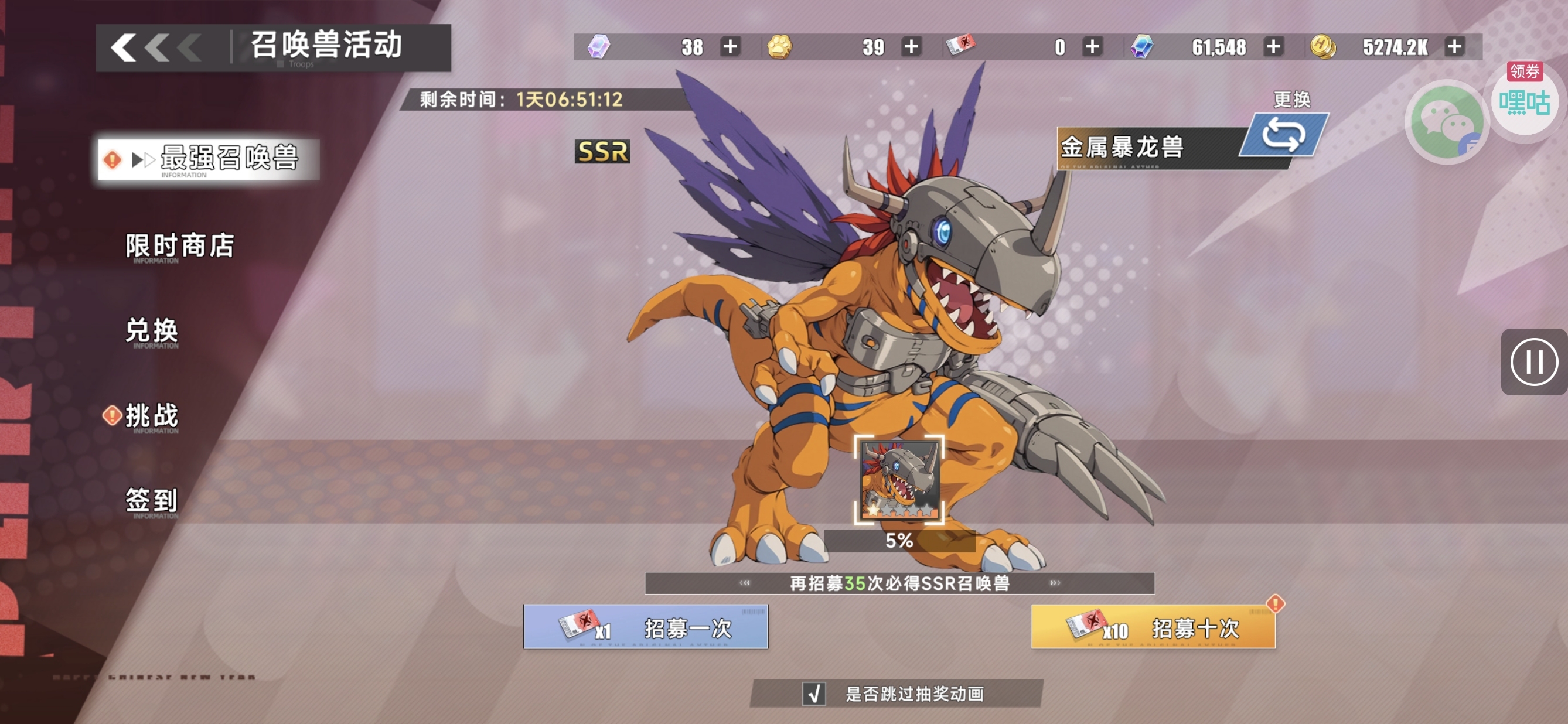Select the 最强召唤兽 tab
Screen dimensions: 1568x724
point(209,159)
